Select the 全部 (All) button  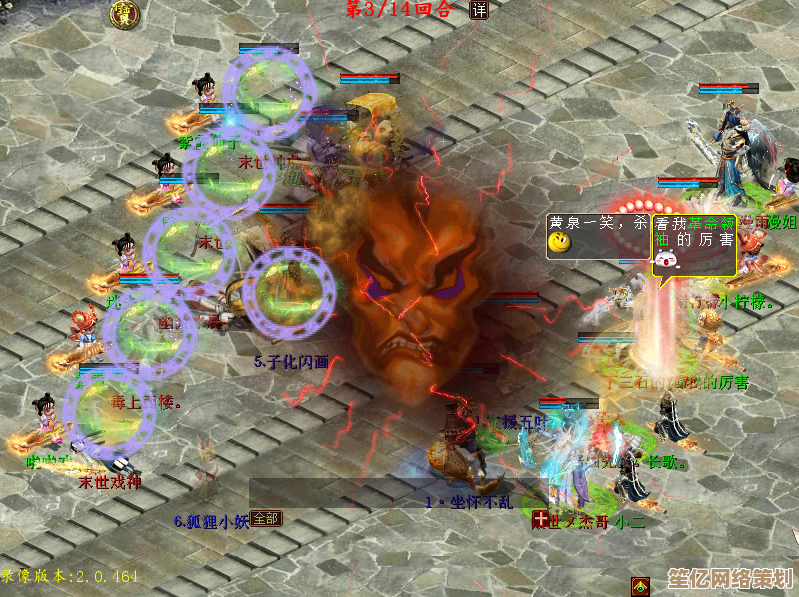pyautogui.click(x=265, y=518)
